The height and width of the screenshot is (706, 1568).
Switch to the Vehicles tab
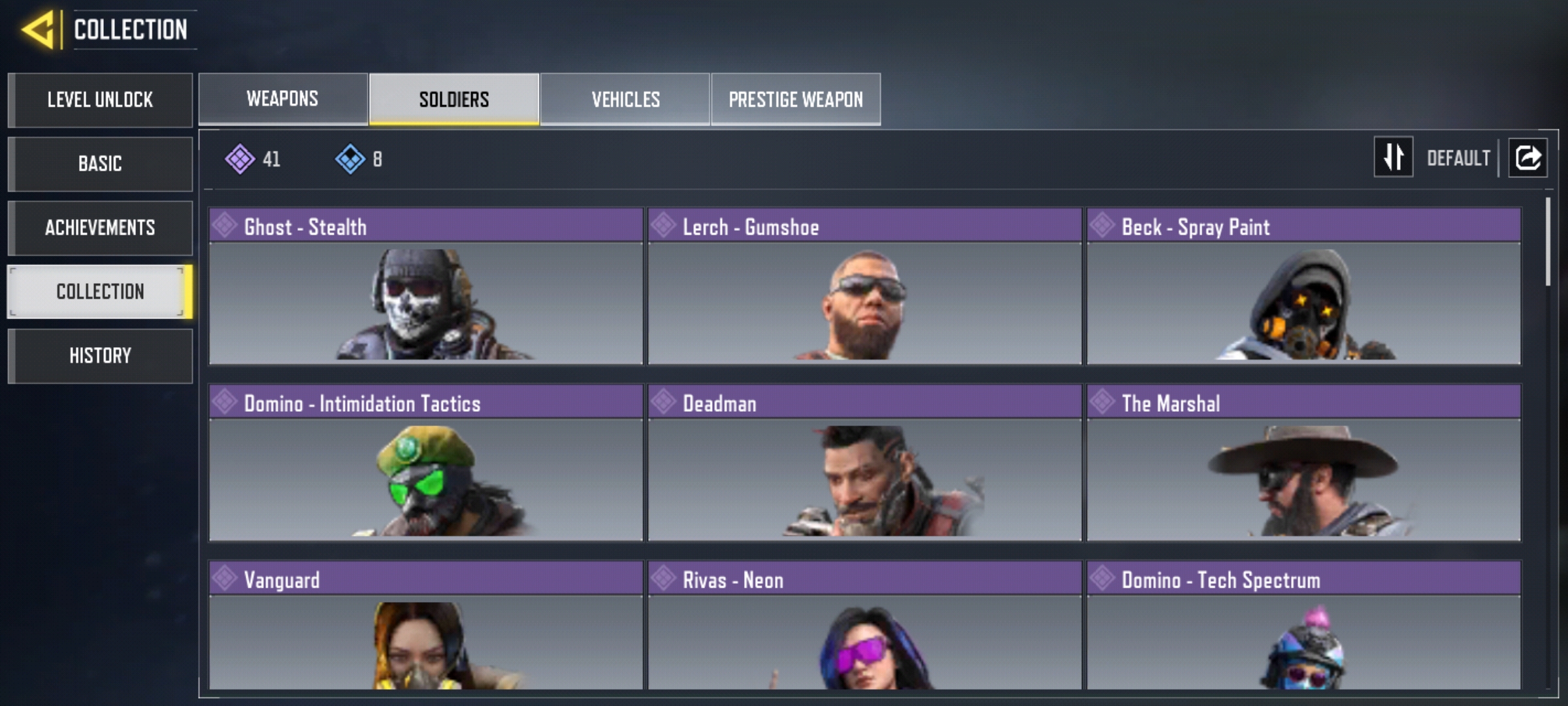[x=625, y=99]
